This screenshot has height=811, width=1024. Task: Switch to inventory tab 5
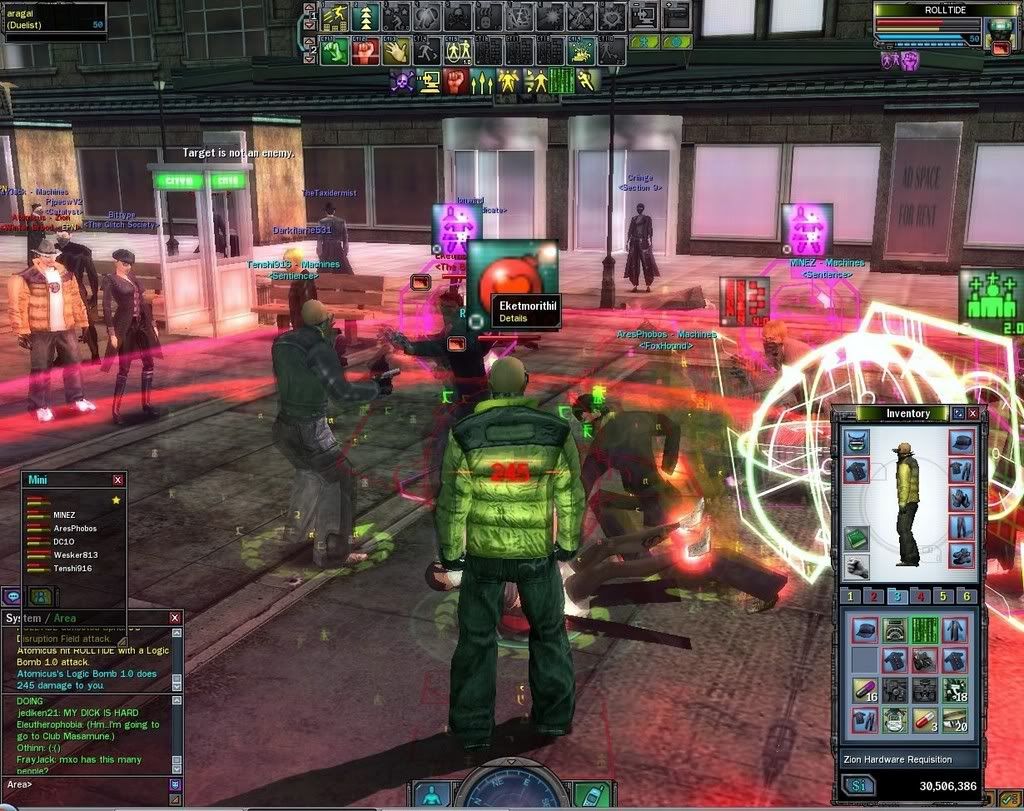tap(942, 596)
